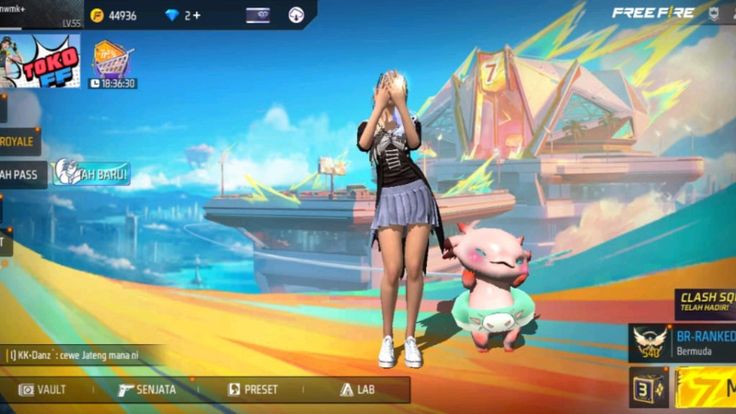Screen dimensions: 736x414
Task: View the "Baru!" character promo banner
Action: (92, 173)
